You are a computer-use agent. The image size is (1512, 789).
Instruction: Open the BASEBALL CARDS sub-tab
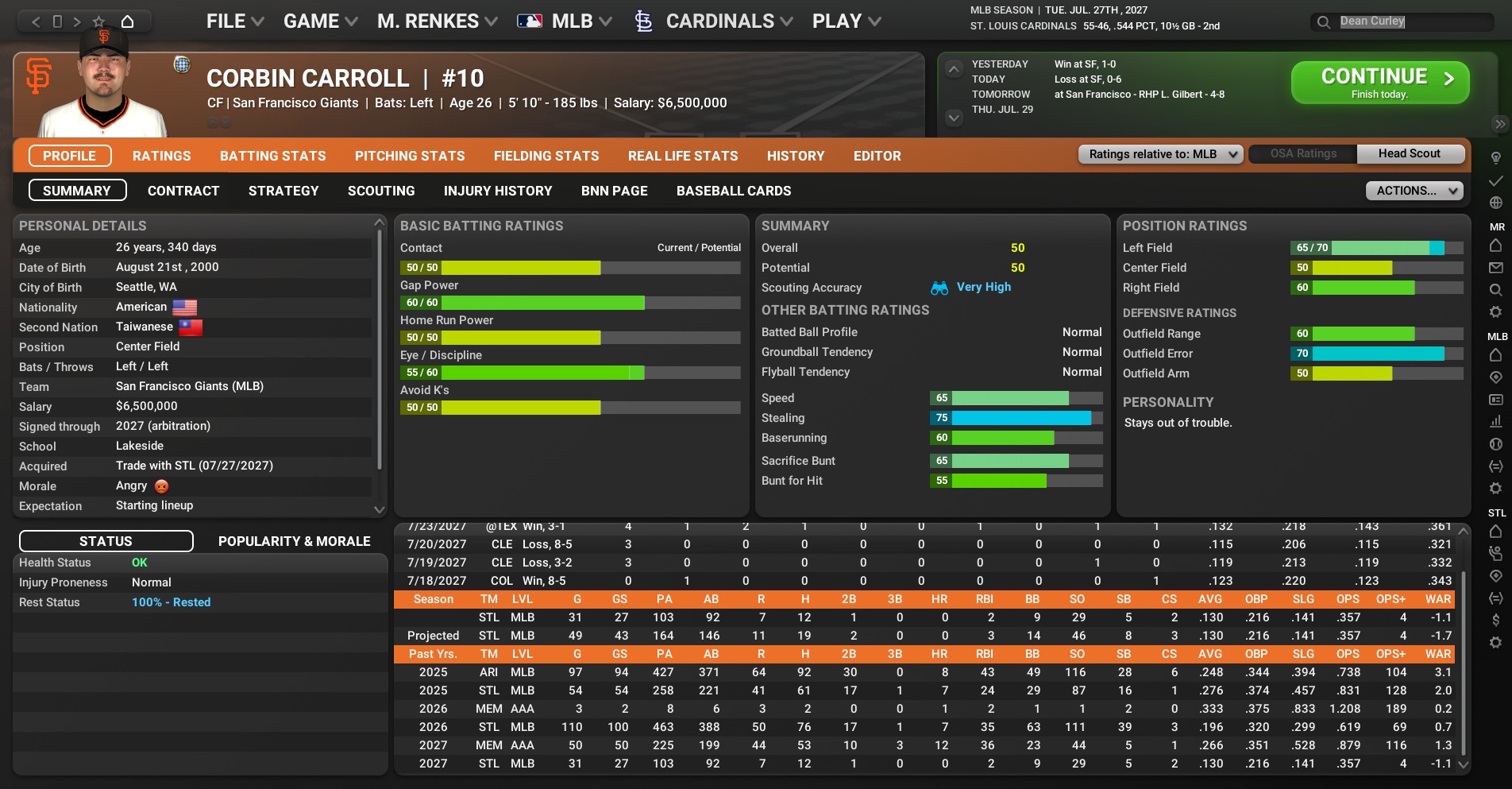733,191
